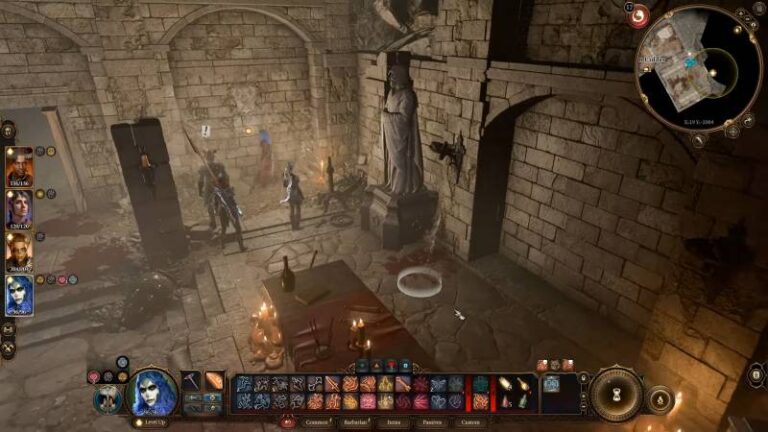Click the flame button beside the hourglass
This screenshot has width=768, height=432.
pos(661,400)
